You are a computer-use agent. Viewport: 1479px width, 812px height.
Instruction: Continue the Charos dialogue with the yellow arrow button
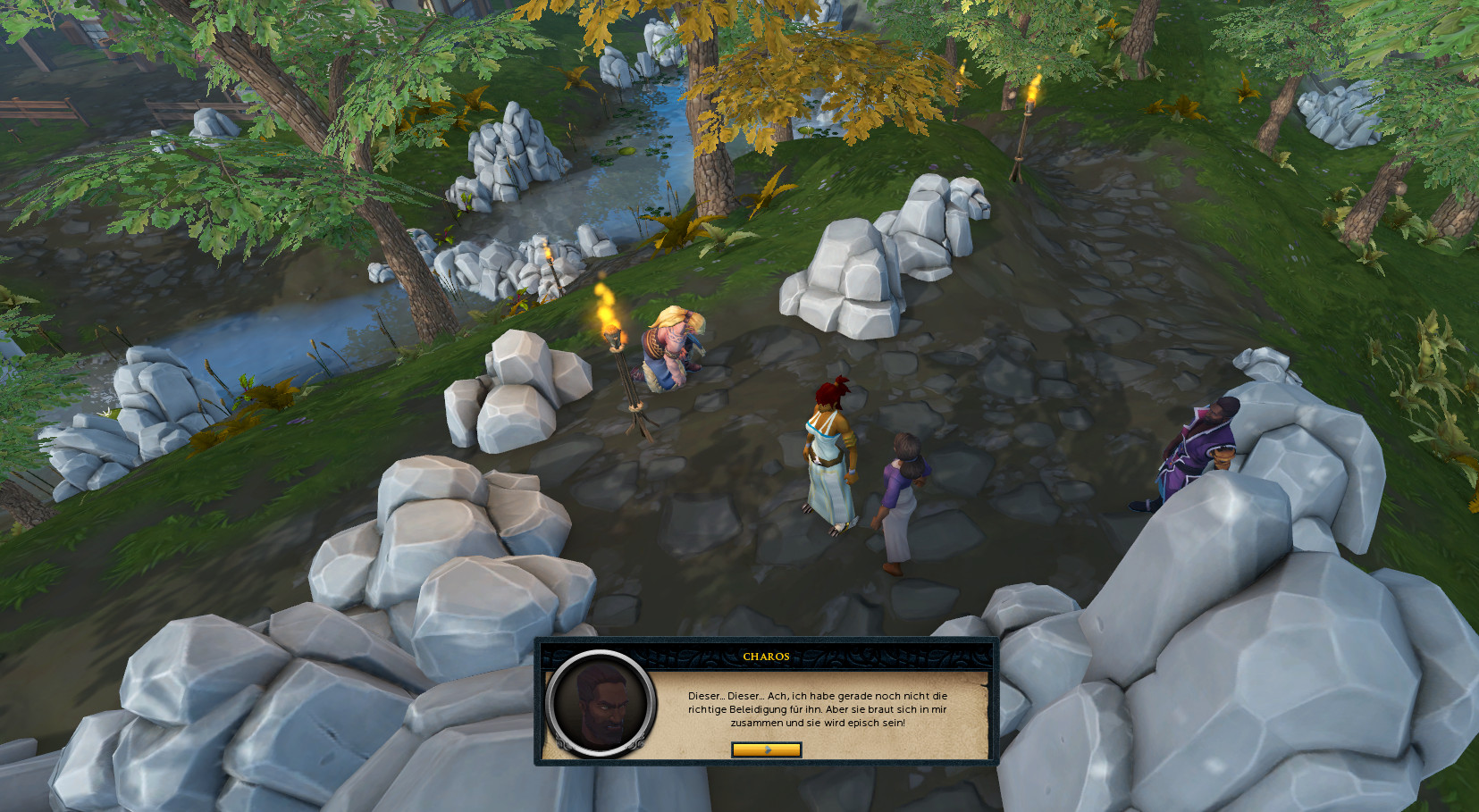pos(766,749)
